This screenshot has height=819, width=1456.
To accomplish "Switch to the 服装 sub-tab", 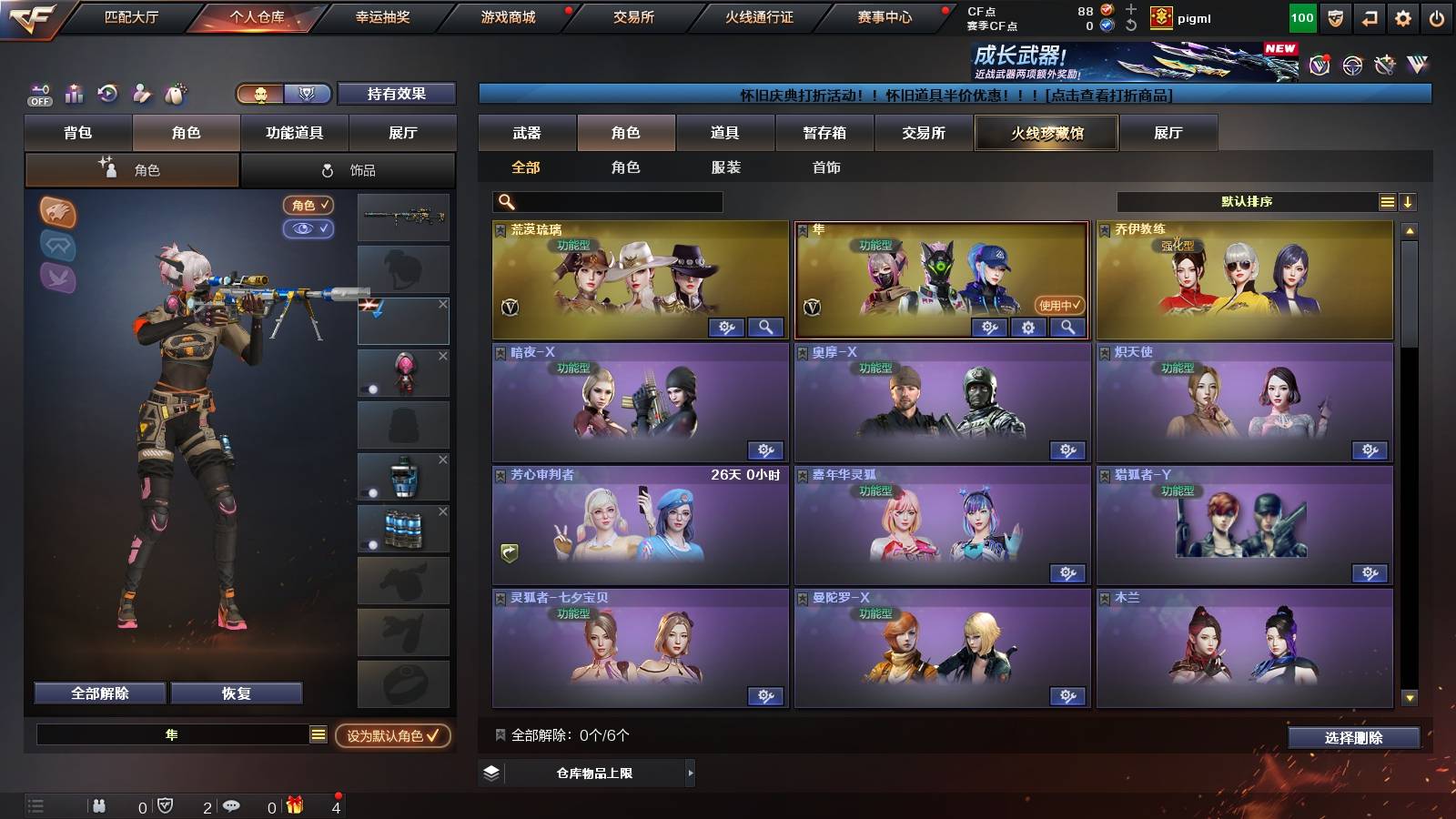I will pyautogui.click(x=726, y=167).
